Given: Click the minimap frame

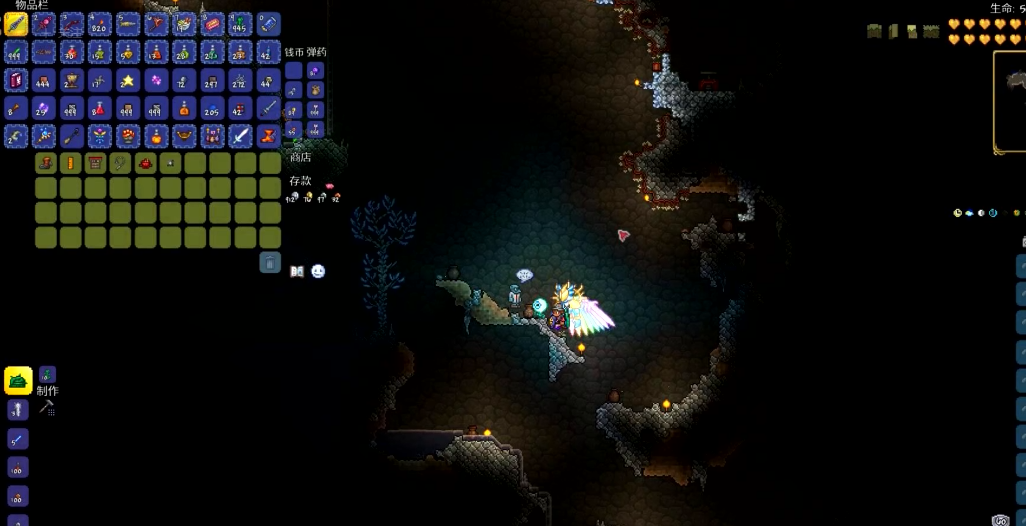Looking at the screenshot, I should [1010, 102].
